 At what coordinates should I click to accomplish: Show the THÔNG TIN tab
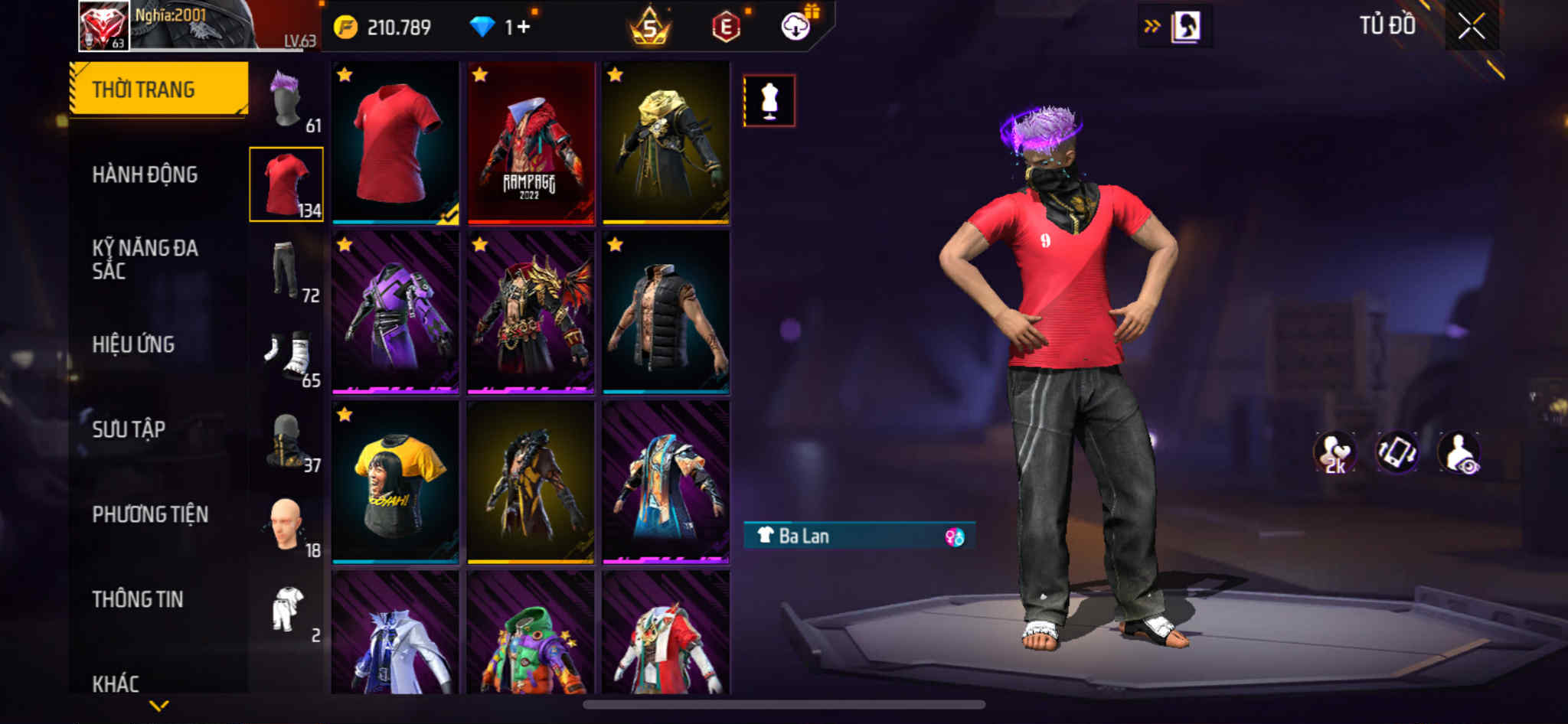click(138, 599)
